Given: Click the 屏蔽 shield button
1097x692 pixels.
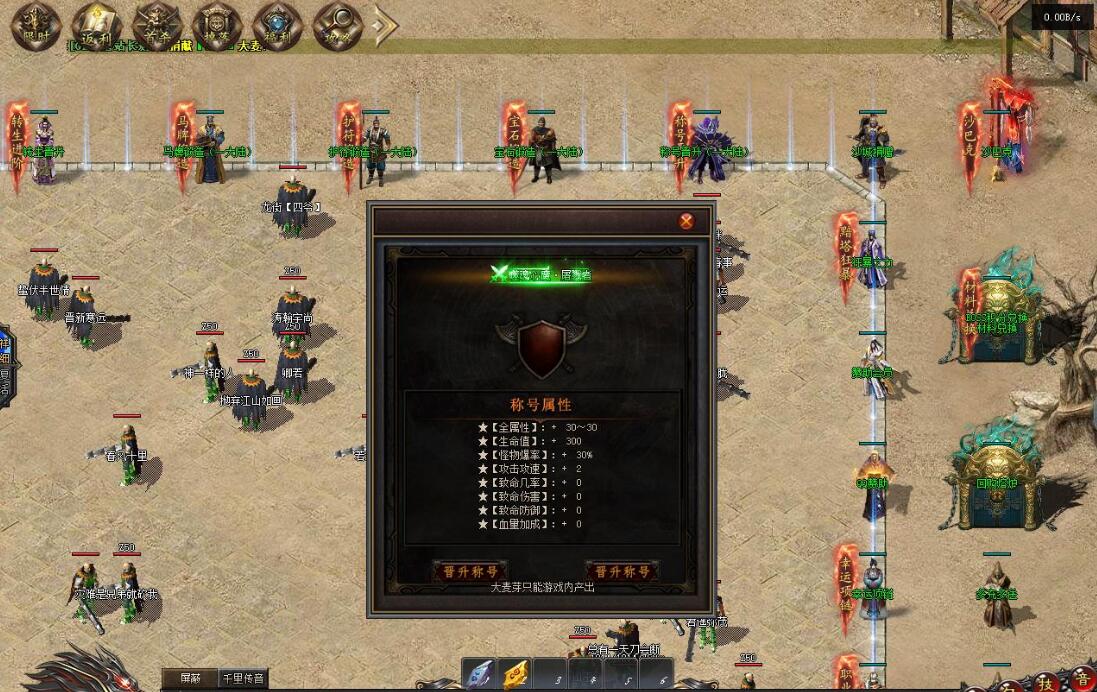Looking at the screenshot, I should click(190, 680).
